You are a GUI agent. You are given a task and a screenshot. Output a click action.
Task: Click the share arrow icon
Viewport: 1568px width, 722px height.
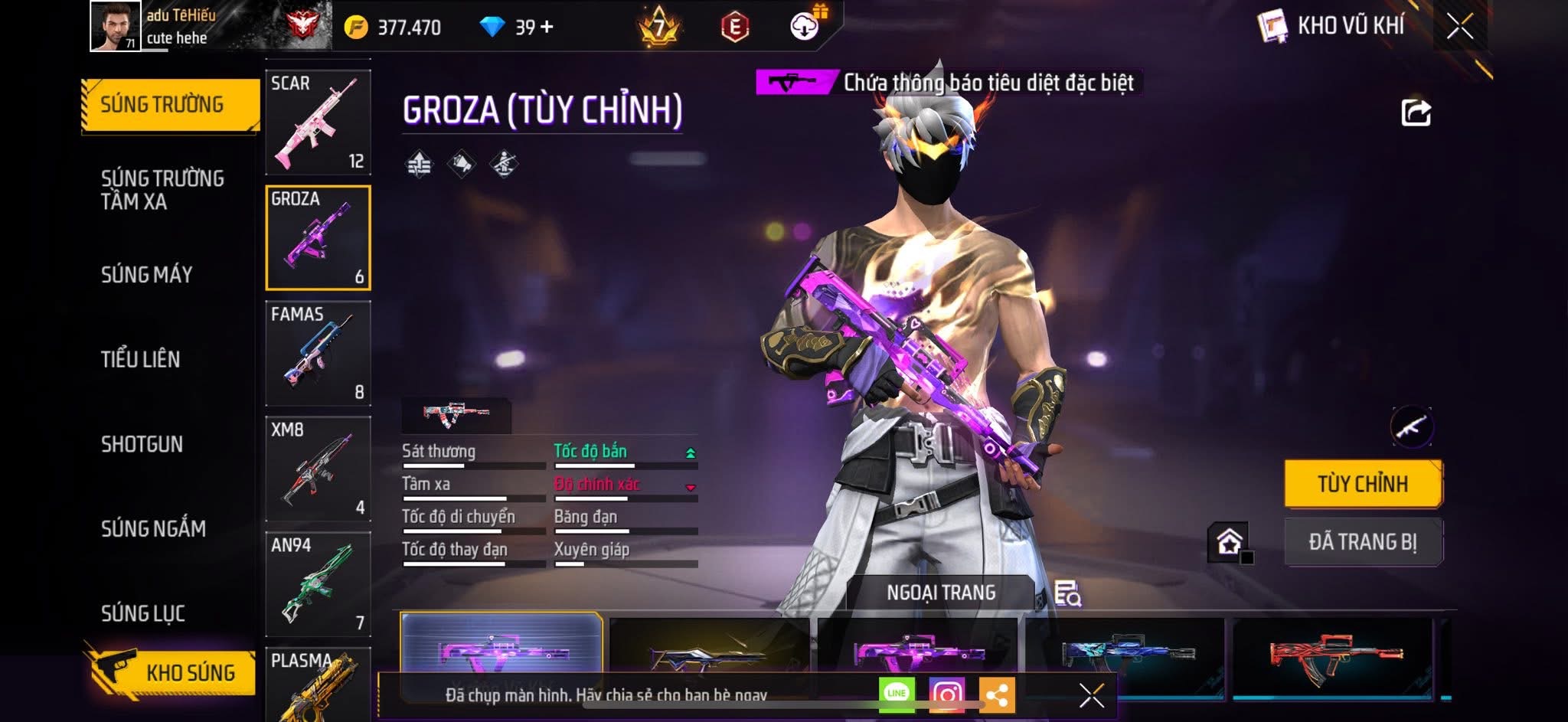[x=1416, y=113]
